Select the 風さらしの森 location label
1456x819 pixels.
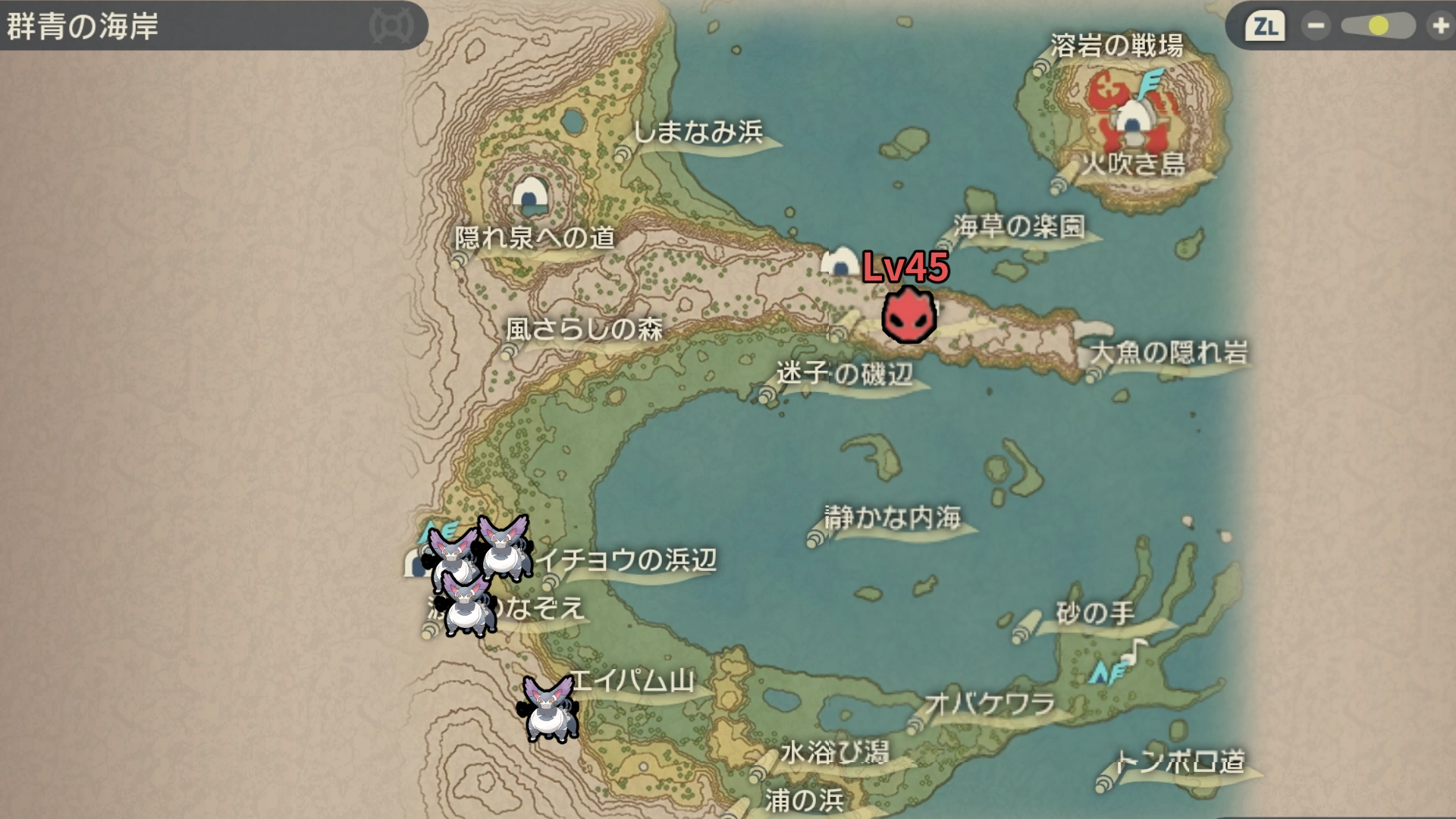click(x=584, y=329)
